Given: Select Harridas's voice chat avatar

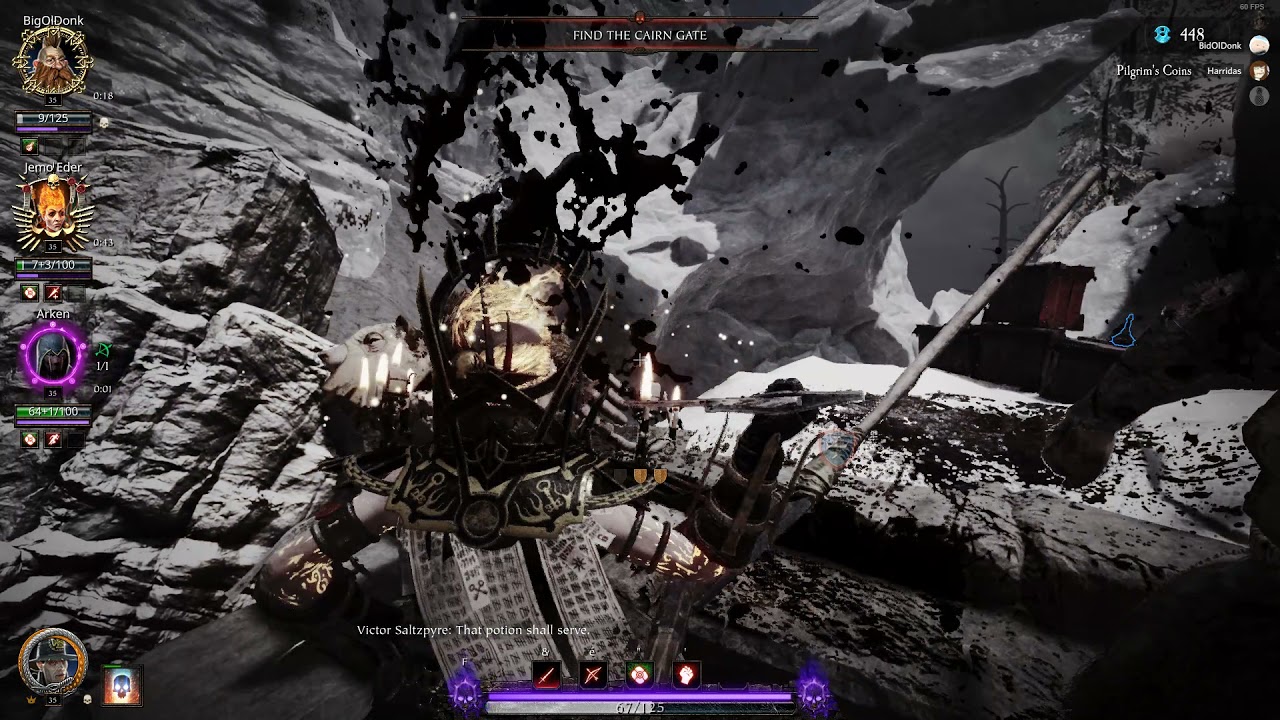Looking at the screenshot, I should (1259, 72).
